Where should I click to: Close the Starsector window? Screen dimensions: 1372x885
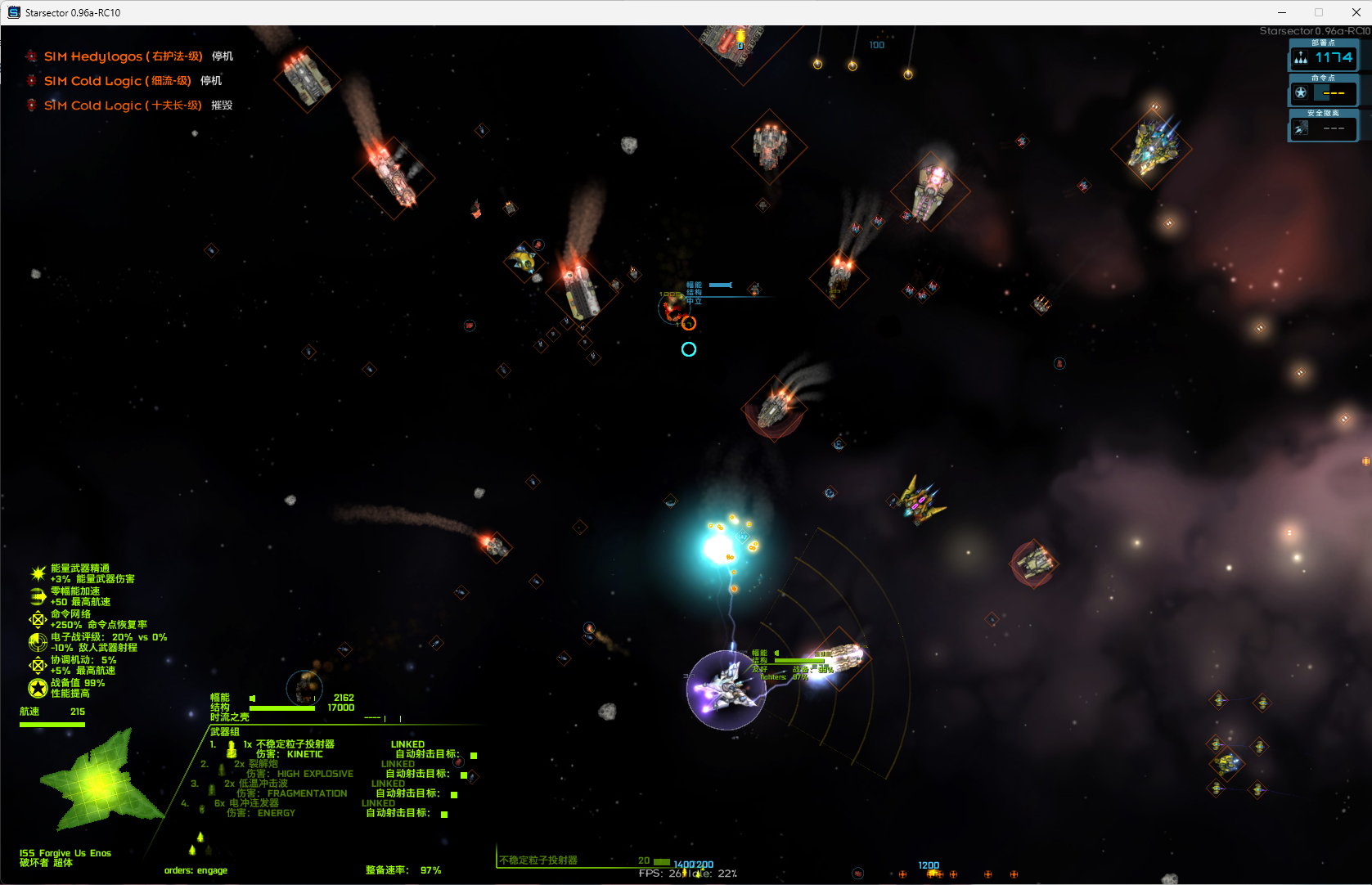coord(1356,12)
